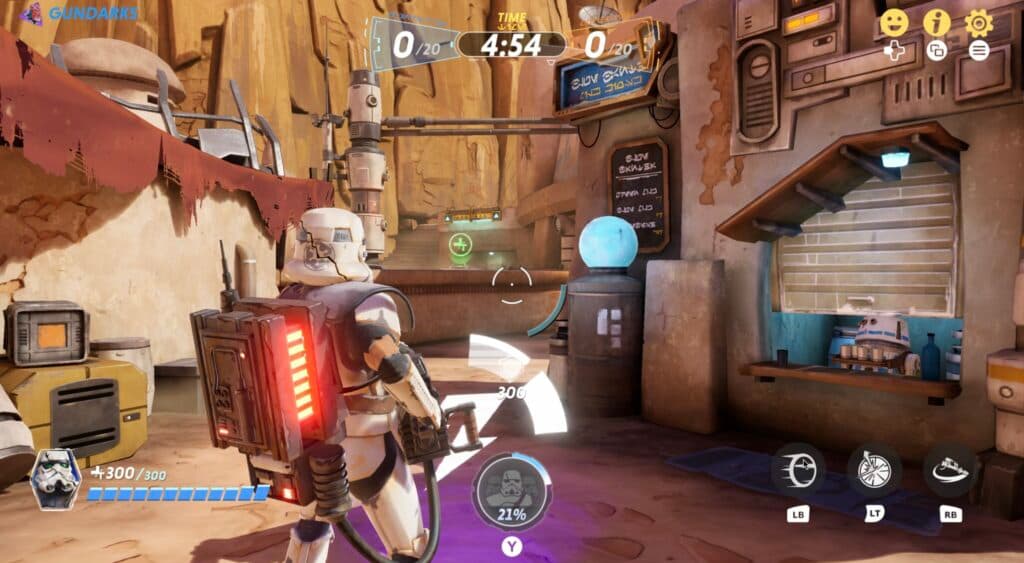This screenshot has width=1024, height=563.
Task: Select the stormtrooper character portrait
Action: click(56, 479)
